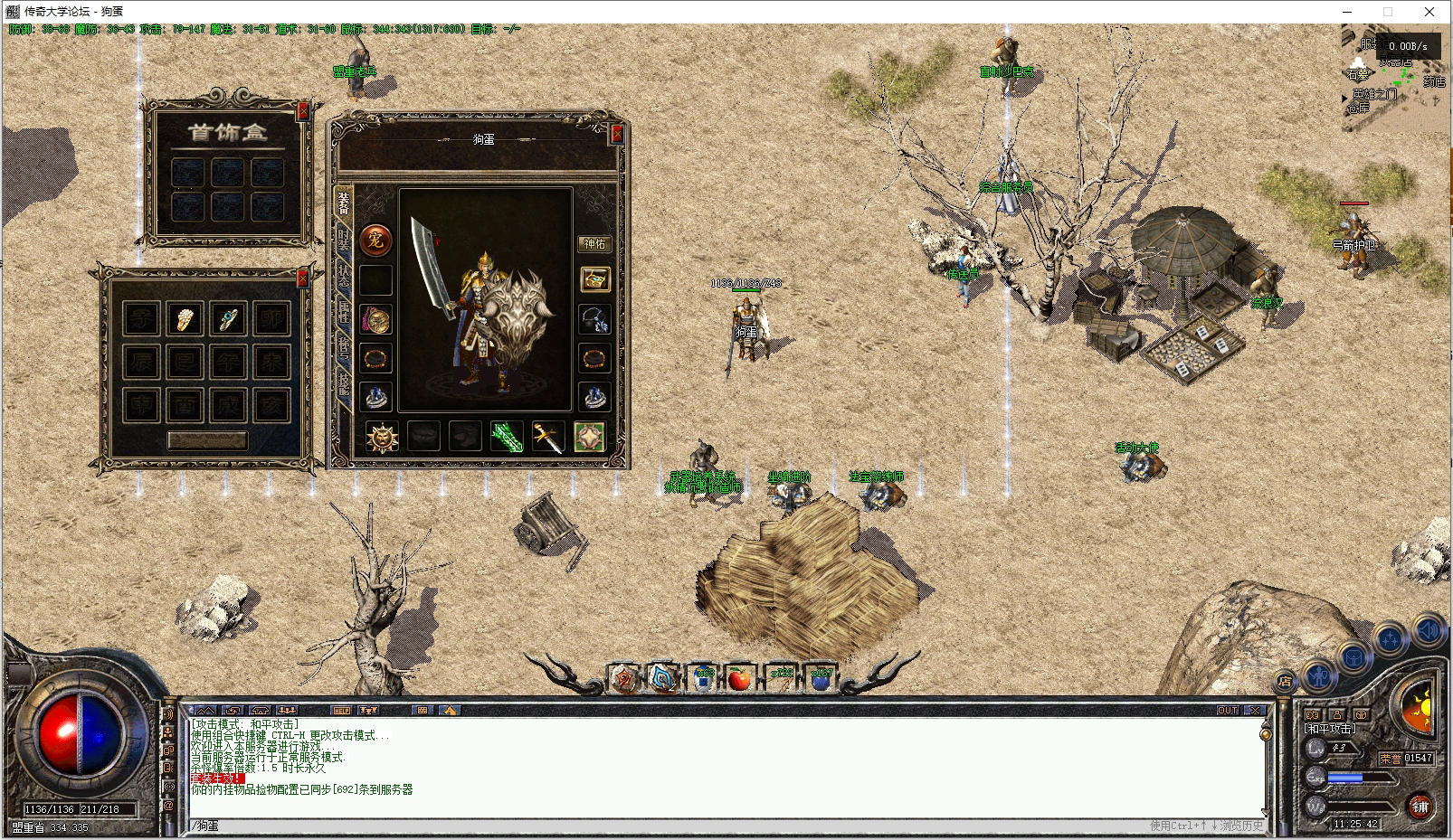Use the red apple hotbar item
The width and height of the screenshot is (1453, 840).
[x=739, y=678]
